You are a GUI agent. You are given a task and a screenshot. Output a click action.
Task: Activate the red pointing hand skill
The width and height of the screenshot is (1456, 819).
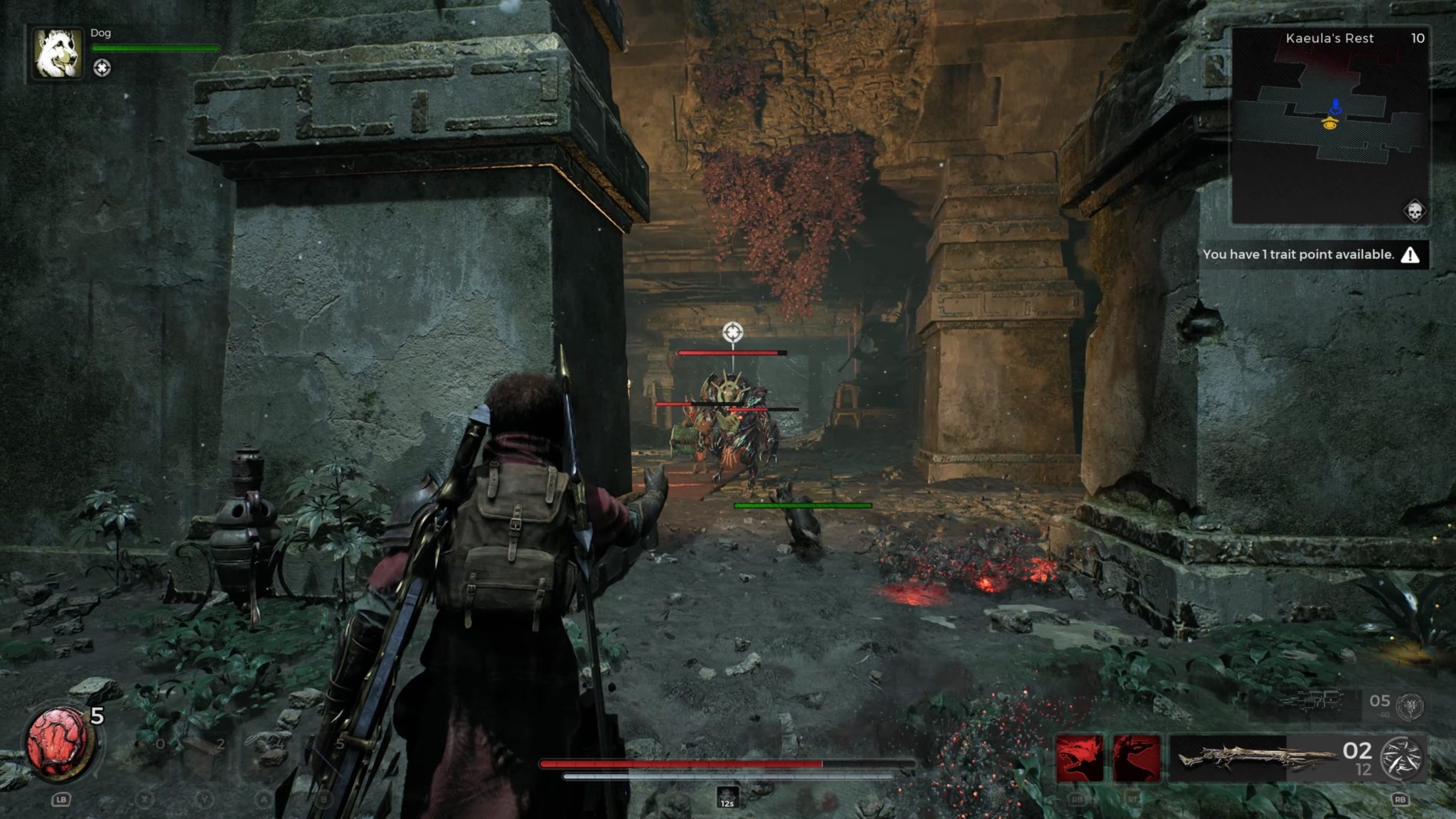[1136, 758]
